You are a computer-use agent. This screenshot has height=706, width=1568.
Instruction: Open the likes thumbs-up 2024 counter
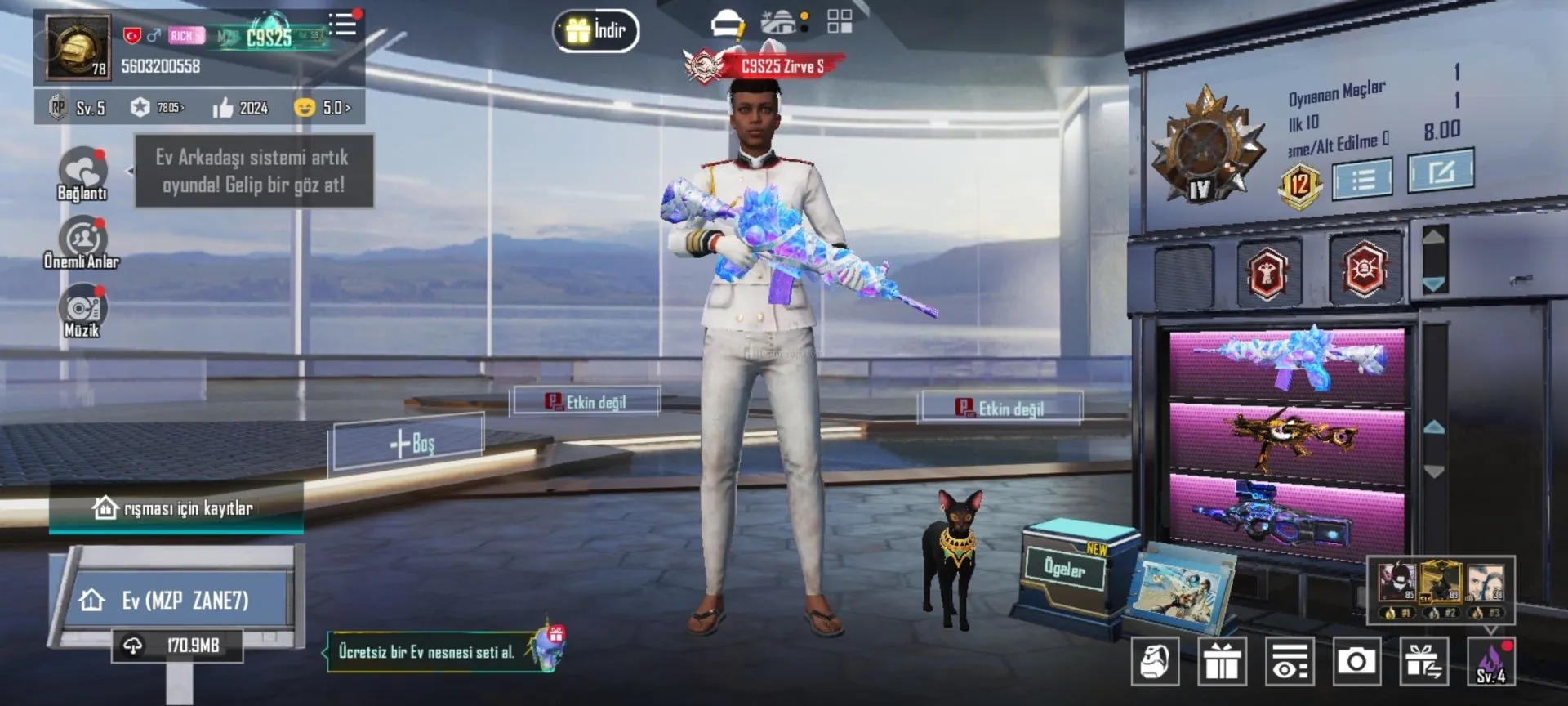pyautogui.click(x=241, y=108)
